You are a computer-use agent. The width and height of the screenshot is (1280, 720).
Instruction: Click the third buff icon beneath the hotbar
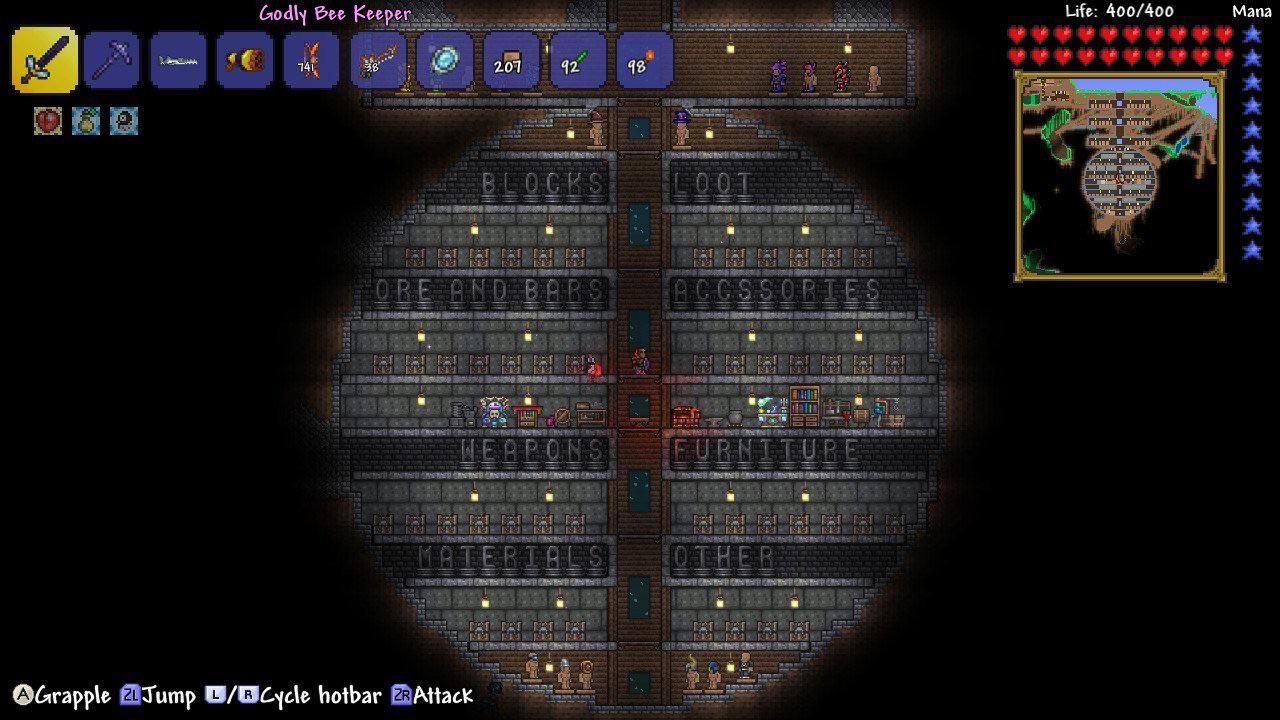tap(123, 122)
